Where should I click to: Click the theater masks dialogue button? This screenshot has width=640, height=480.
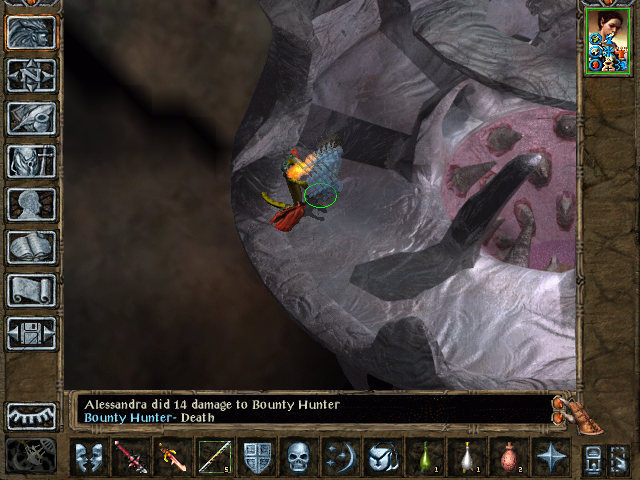89,457
